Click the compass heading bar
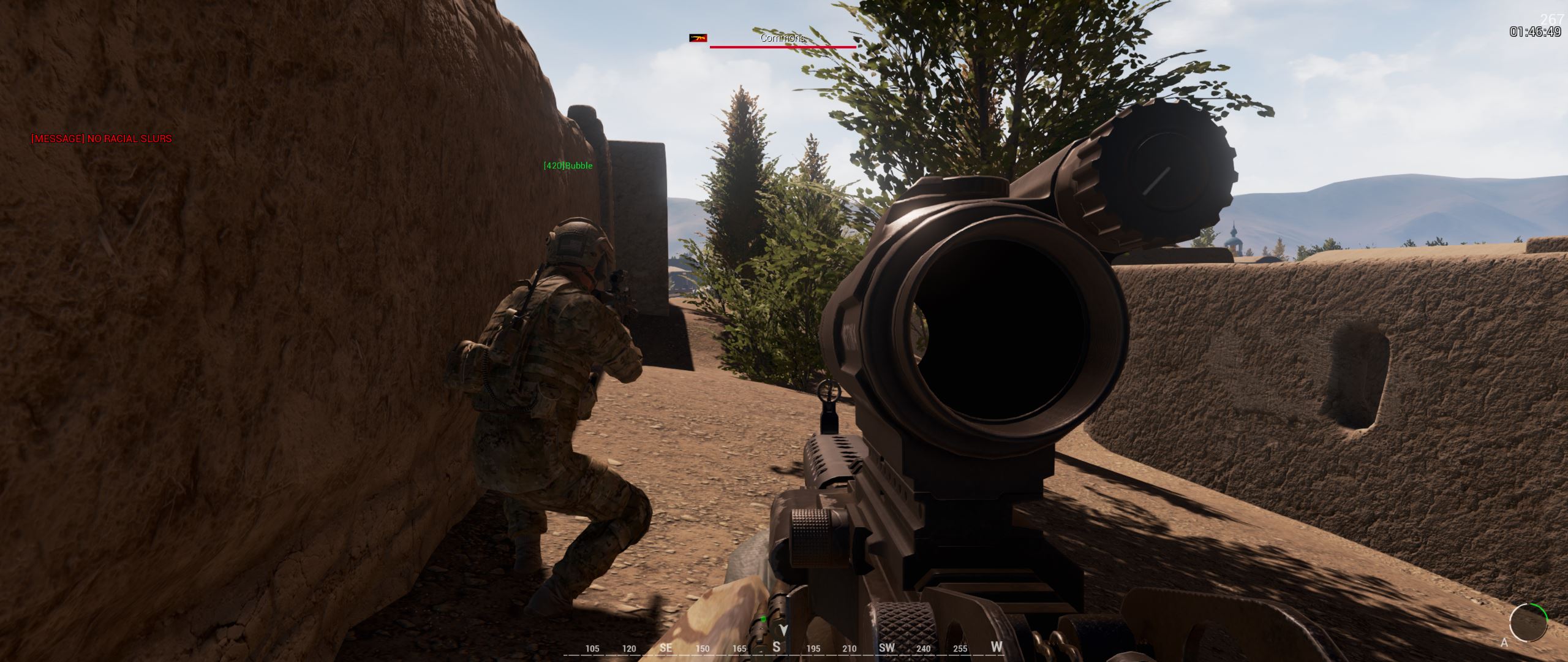 783,647
